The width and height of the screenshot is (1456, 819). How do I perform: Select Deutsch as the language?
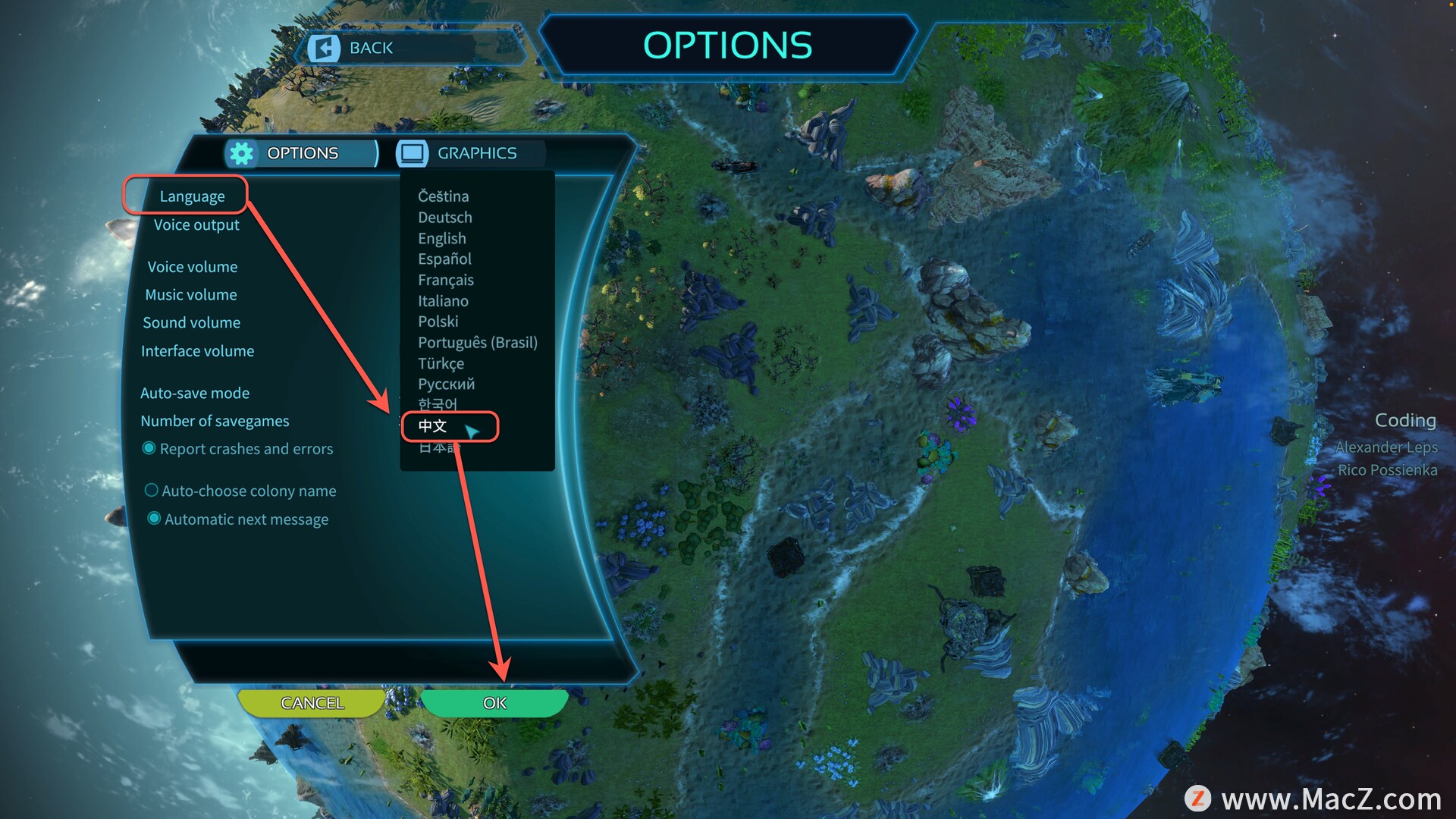[445, 218]
